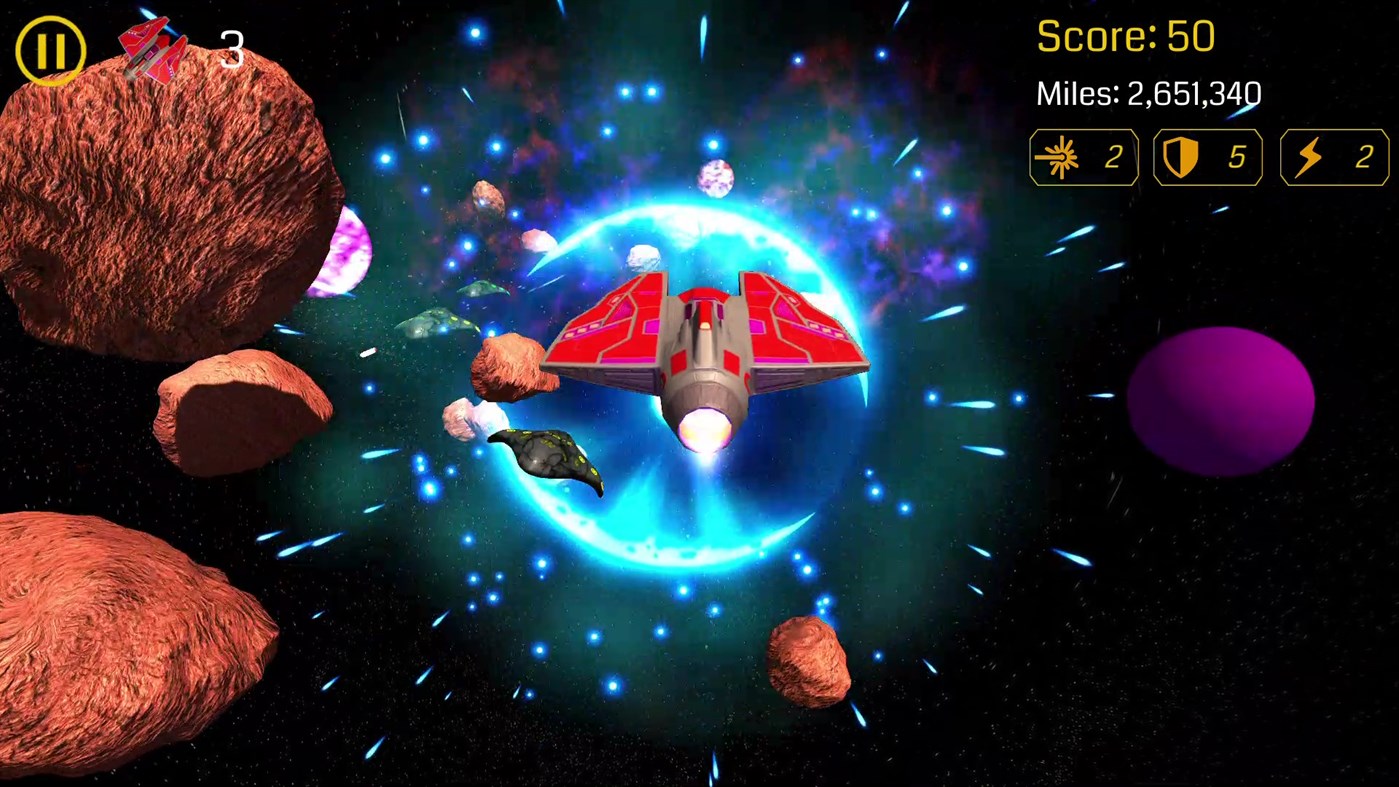1399x787 pixels.
Task: Tap the shield badge showing 5 charges
Action: 1207,157
